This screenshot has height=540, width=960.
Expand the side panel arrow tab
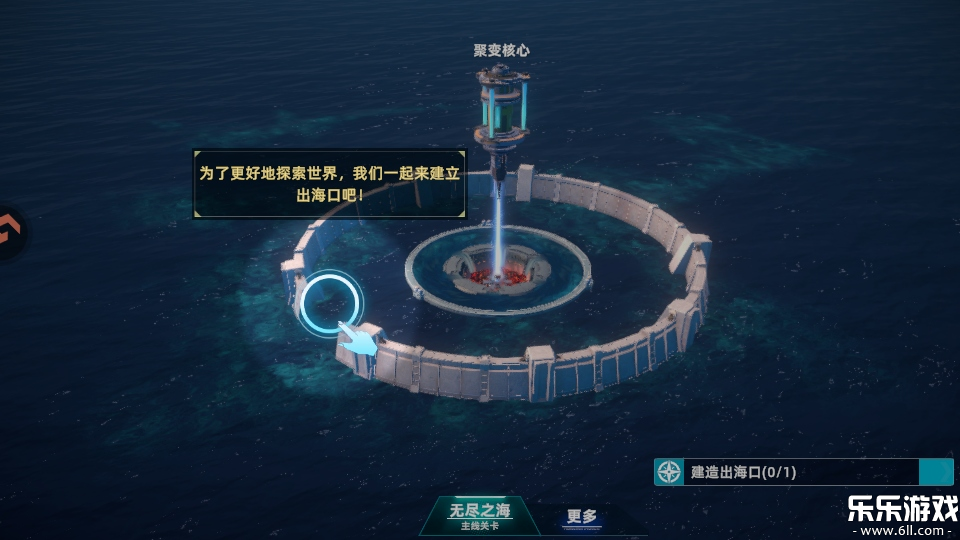pos(10,232)
